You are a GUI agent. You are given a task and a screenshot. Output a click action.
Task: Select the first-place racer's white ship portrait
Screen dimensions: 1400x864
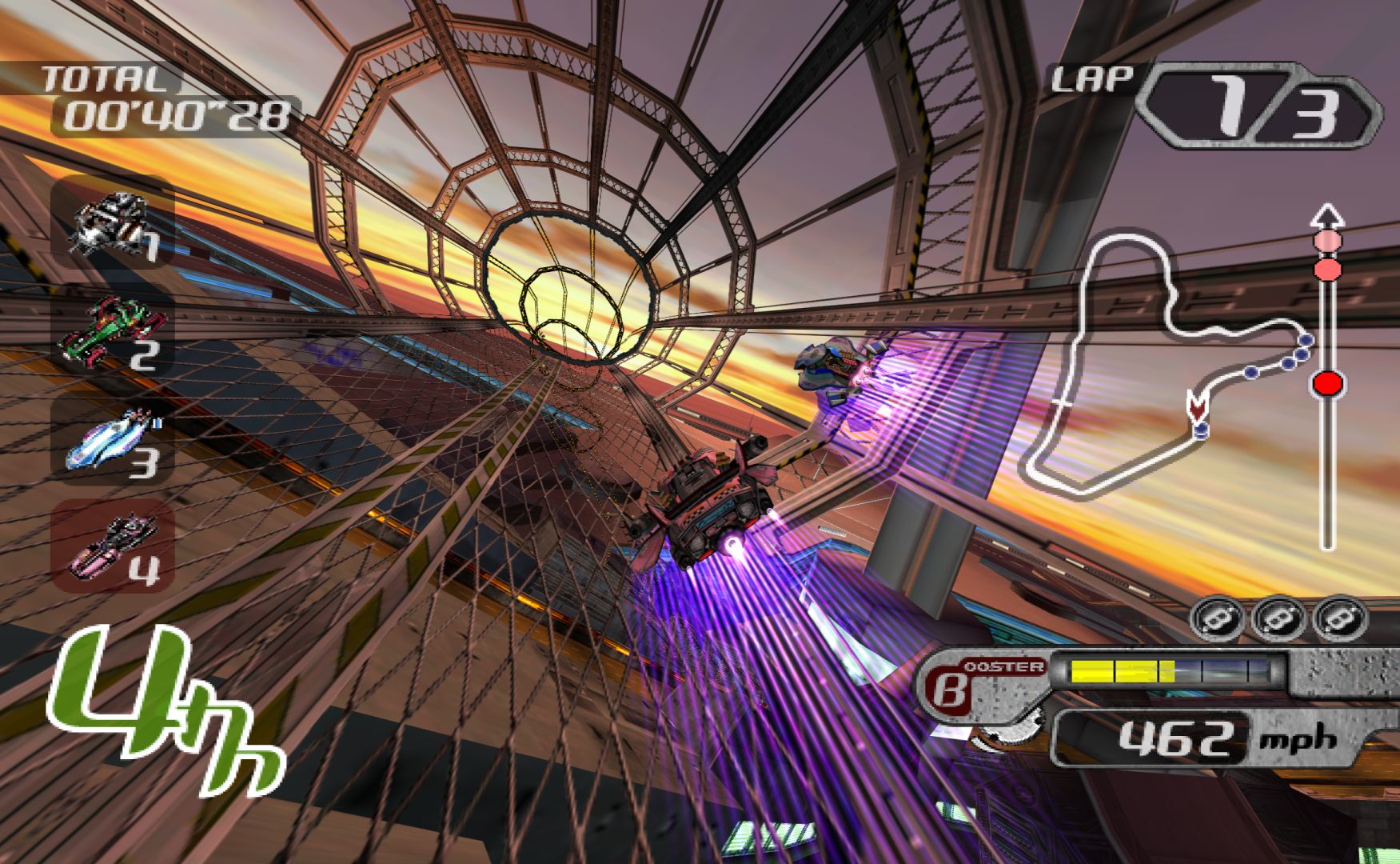pos(110,222)
